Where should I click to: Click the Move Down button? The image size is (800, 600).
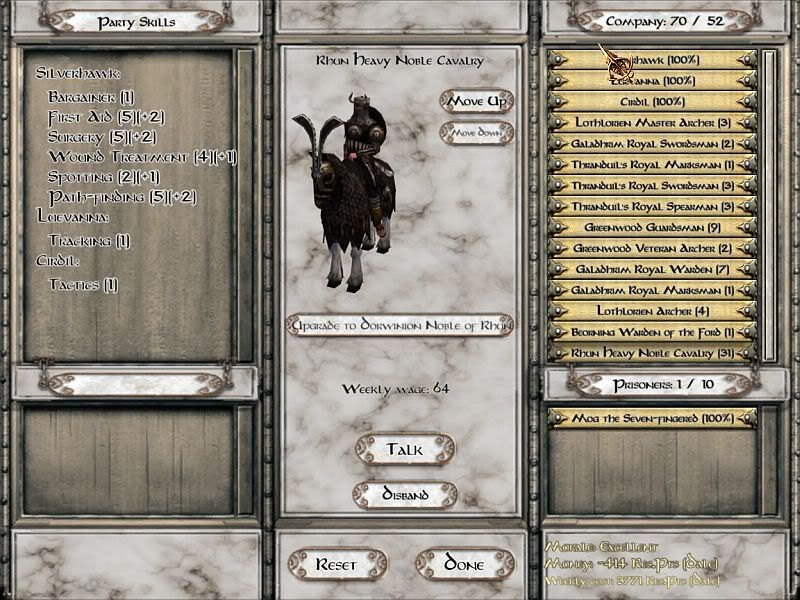[476, 133]
